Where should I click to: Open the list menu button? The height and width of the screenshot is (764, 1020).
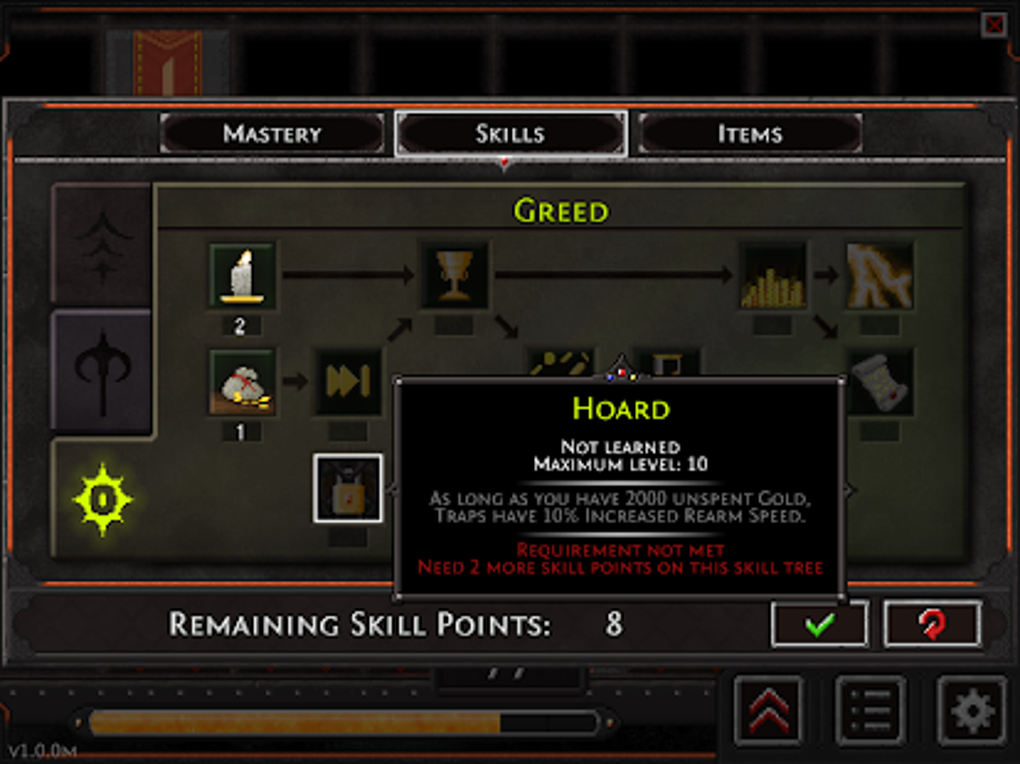point(870,711)
